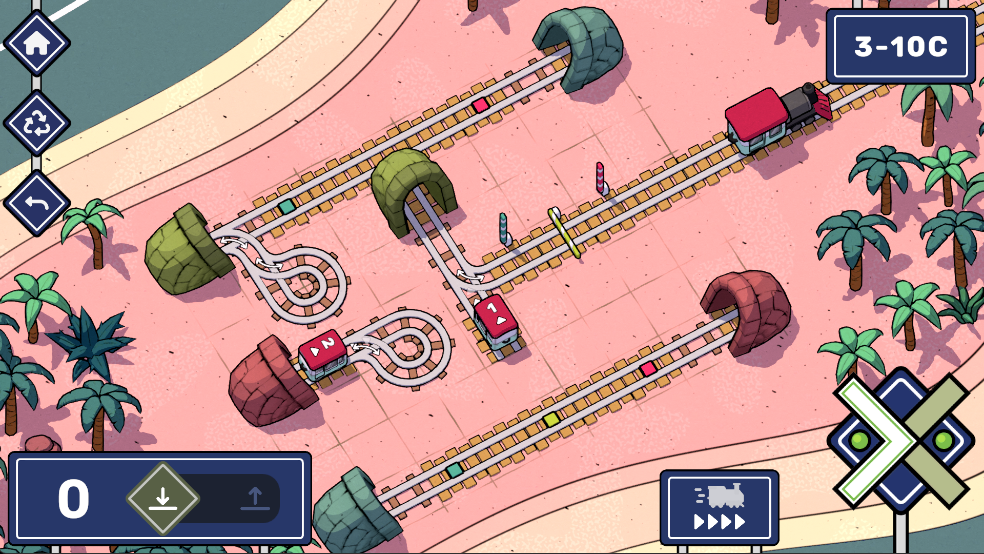This screenshot has height=554, width=984.
Task: Undo the last move
Action: (37, 203)
